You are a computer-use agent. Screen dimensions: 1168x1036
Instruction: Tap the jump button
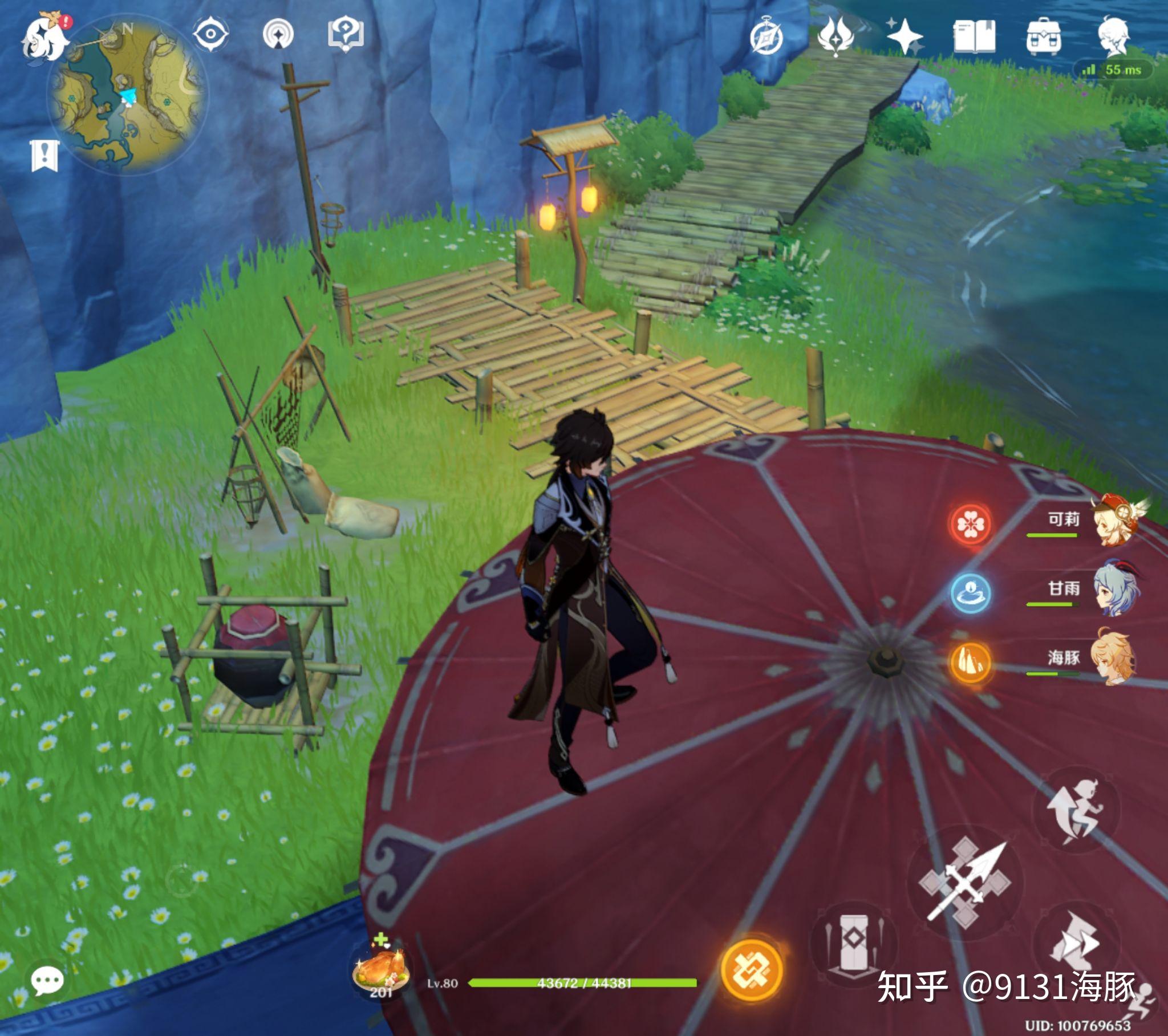coord(1076,809)
